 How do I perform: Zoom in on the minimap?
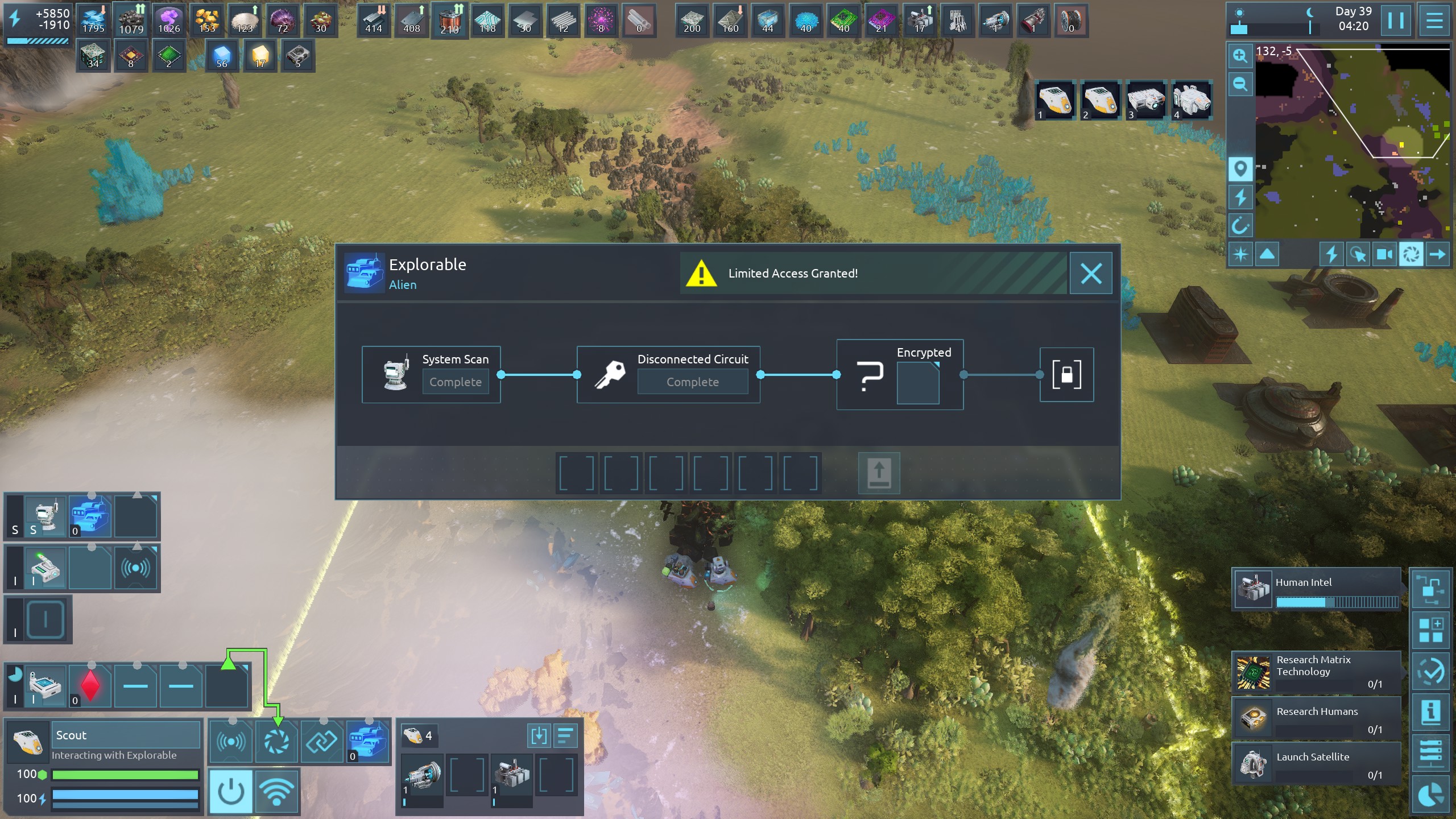coord(1240,56)
